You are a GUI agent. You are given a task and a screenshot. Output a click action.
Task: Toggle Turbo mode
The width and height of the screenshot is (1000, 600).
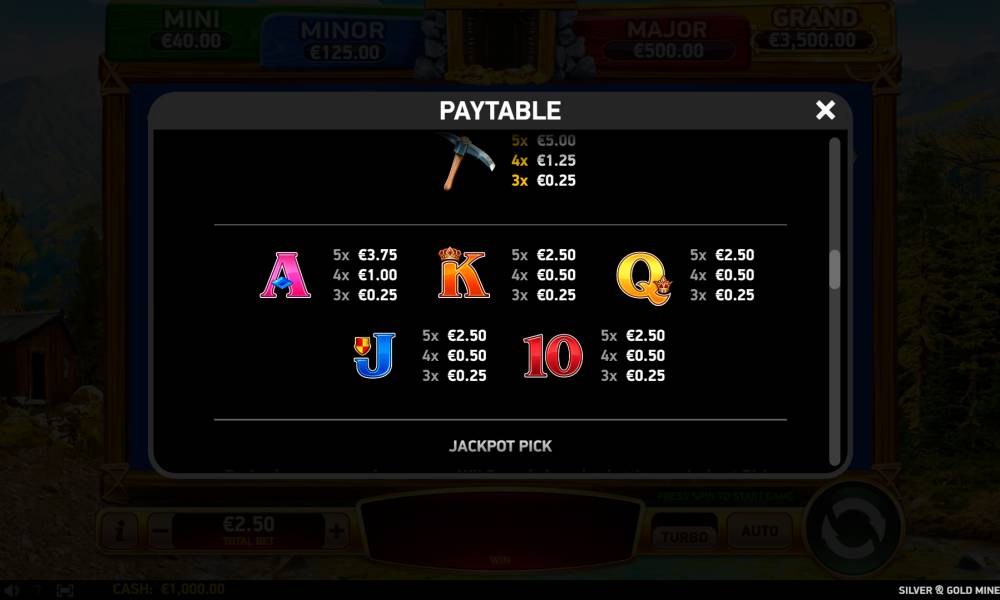coord(684,534)
